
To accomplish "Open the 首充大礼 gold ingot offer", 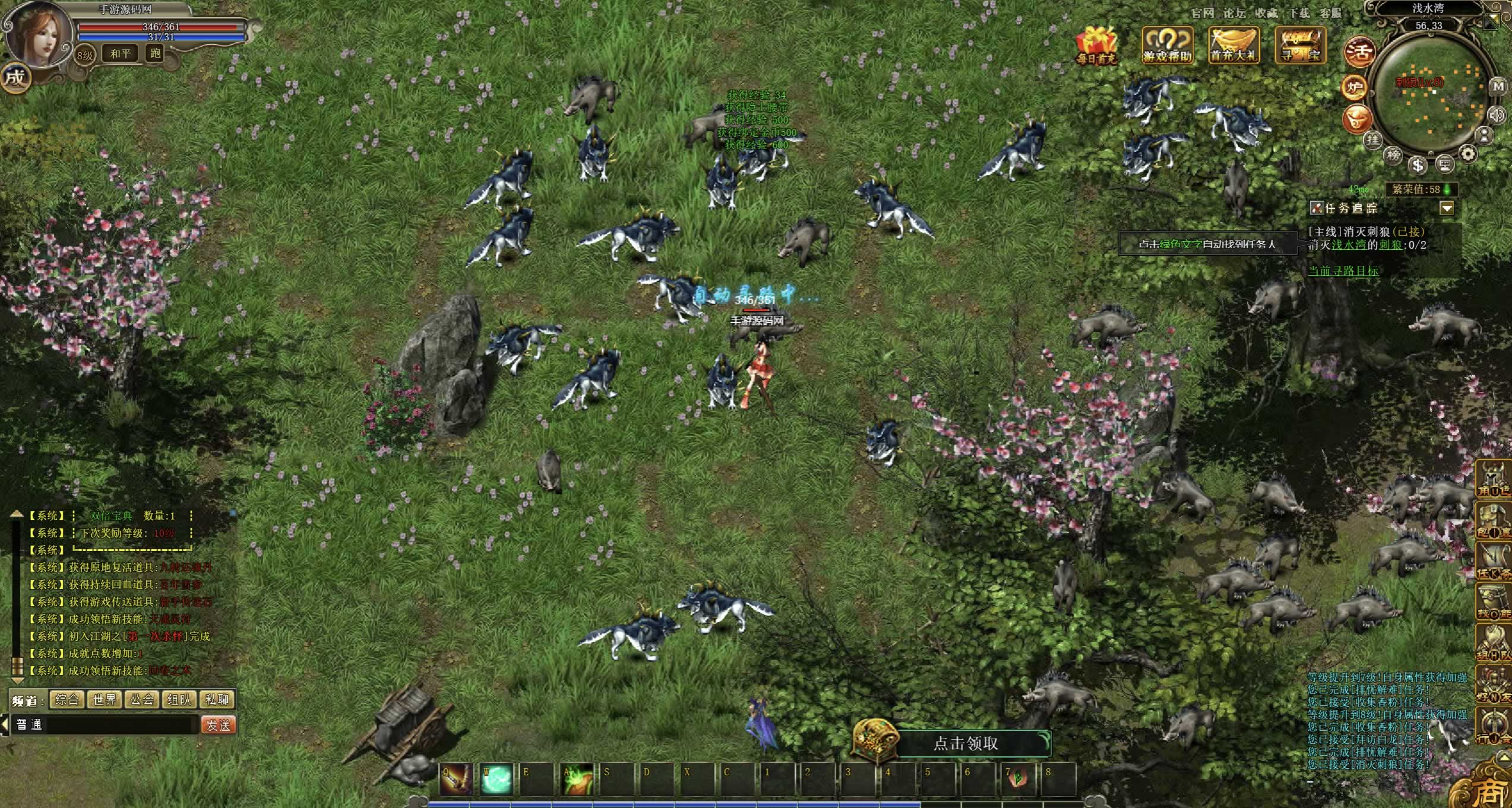I will pyautogui.click(x=1234, y=44).
